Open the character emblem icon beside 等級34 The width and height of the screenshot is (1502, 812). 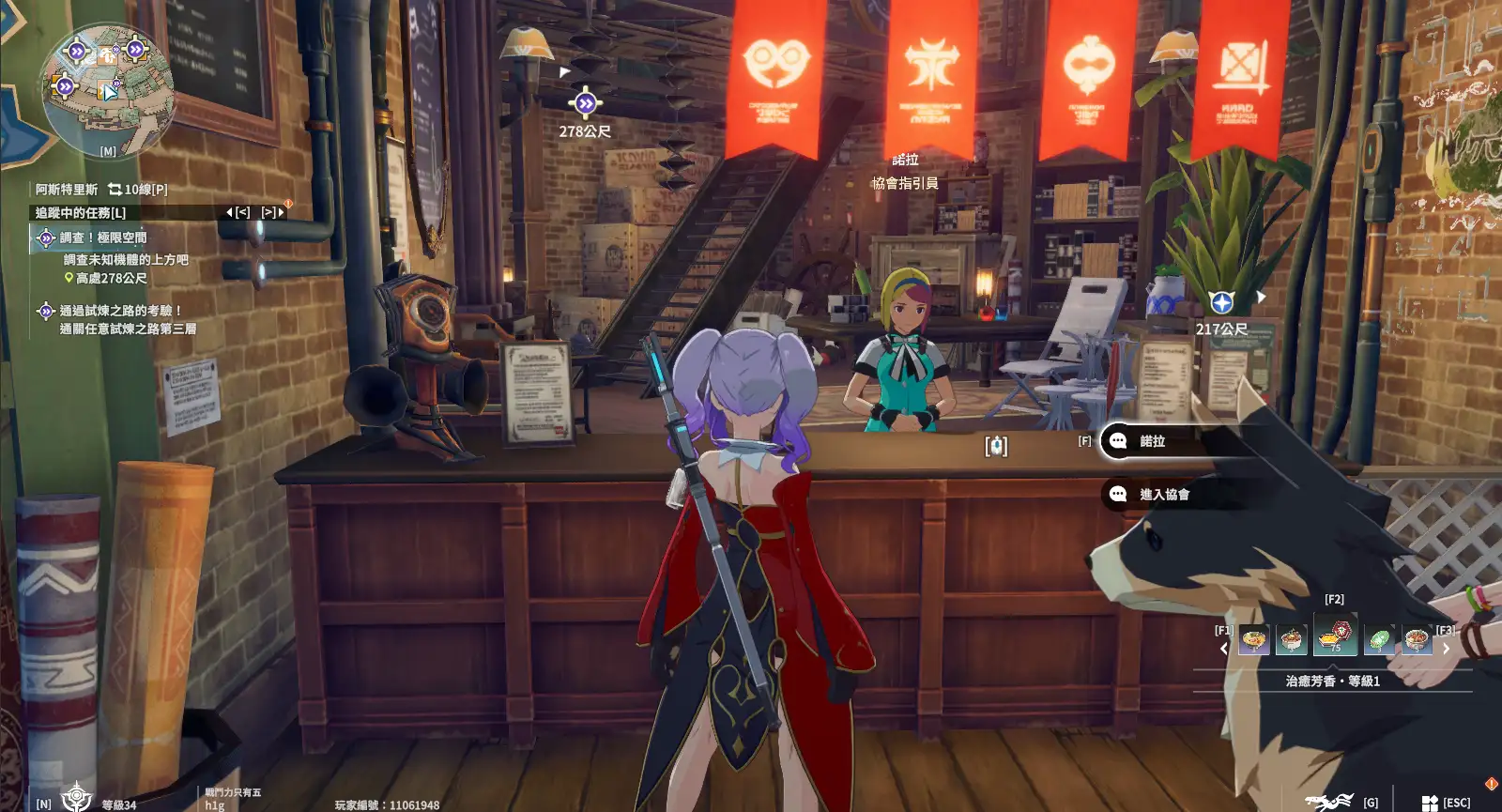77,798
